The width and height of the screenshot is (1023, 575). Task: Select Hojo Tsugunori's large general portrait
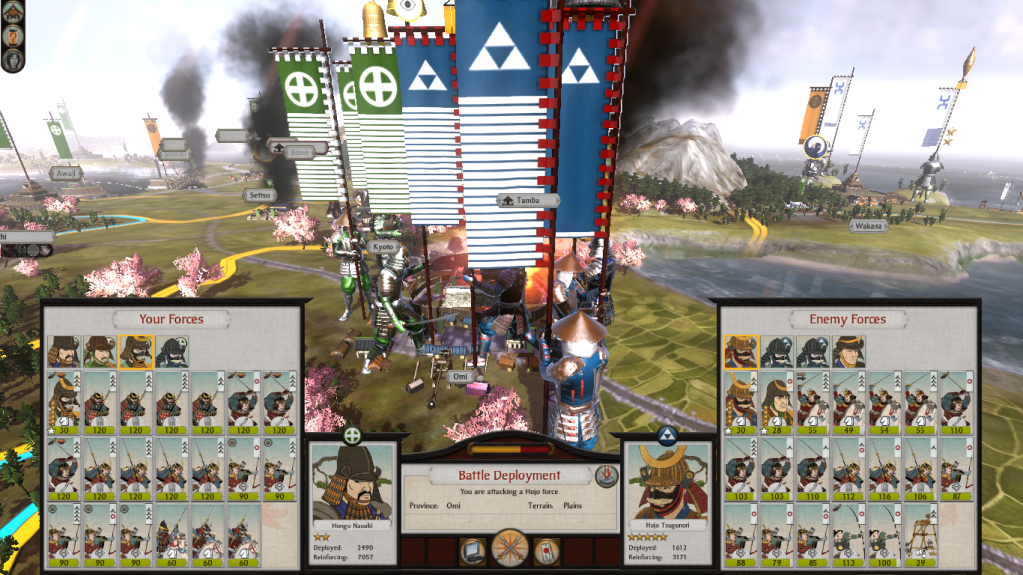point(667,482)
